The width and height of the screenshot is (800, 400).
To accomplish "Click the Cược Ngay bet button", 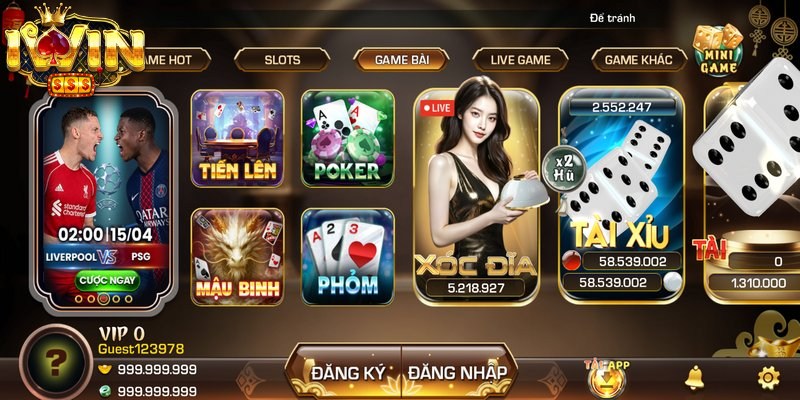I will (x=107, y=278).
